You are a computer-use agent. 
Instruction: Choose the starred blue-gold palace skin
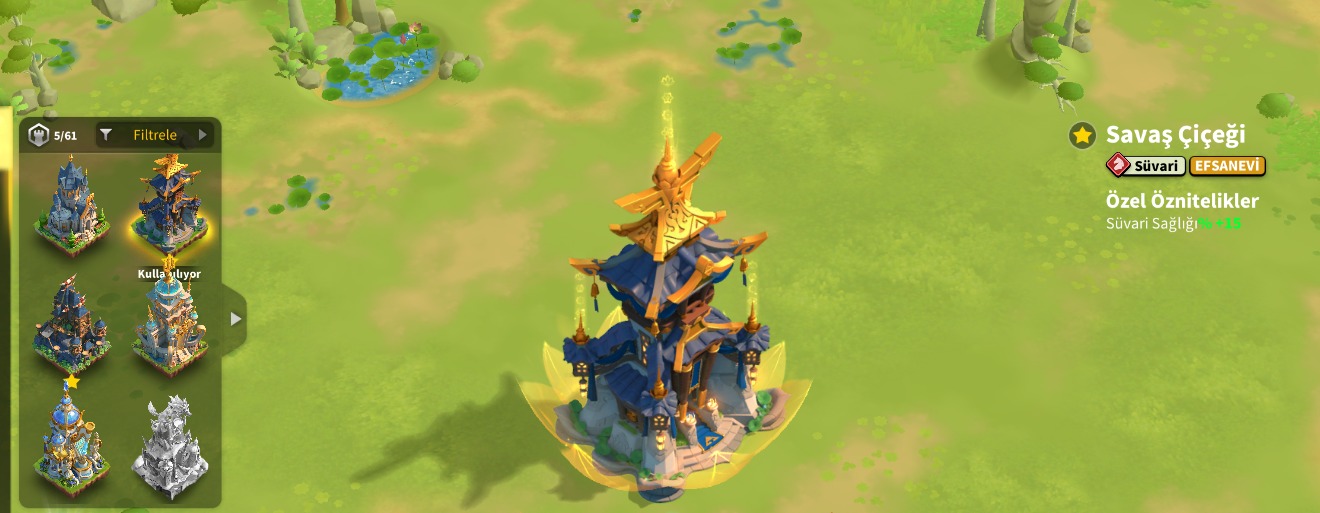70,438
